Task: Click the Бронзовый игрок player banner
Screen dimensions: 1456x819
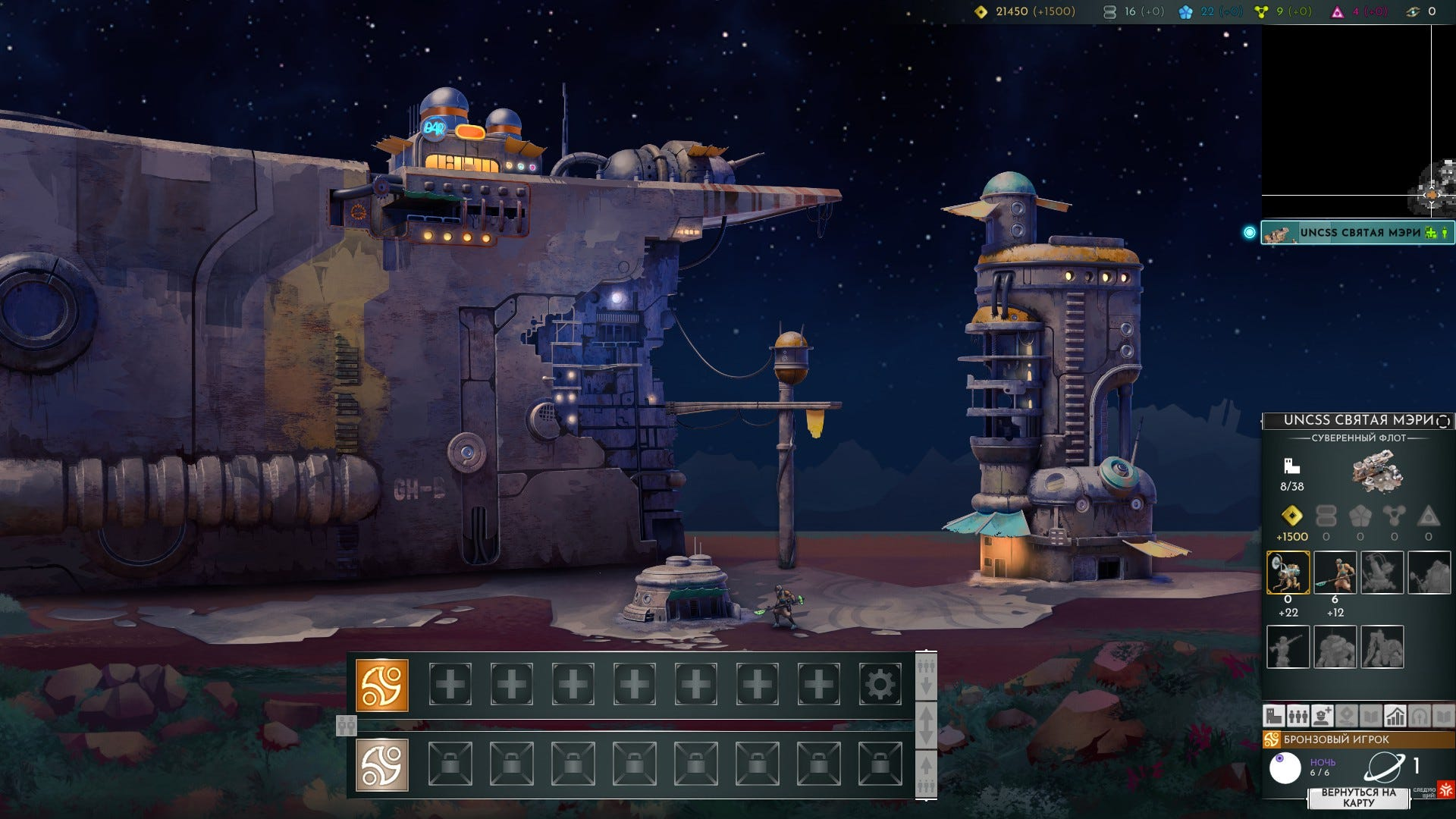Action: click(1357, 739)
